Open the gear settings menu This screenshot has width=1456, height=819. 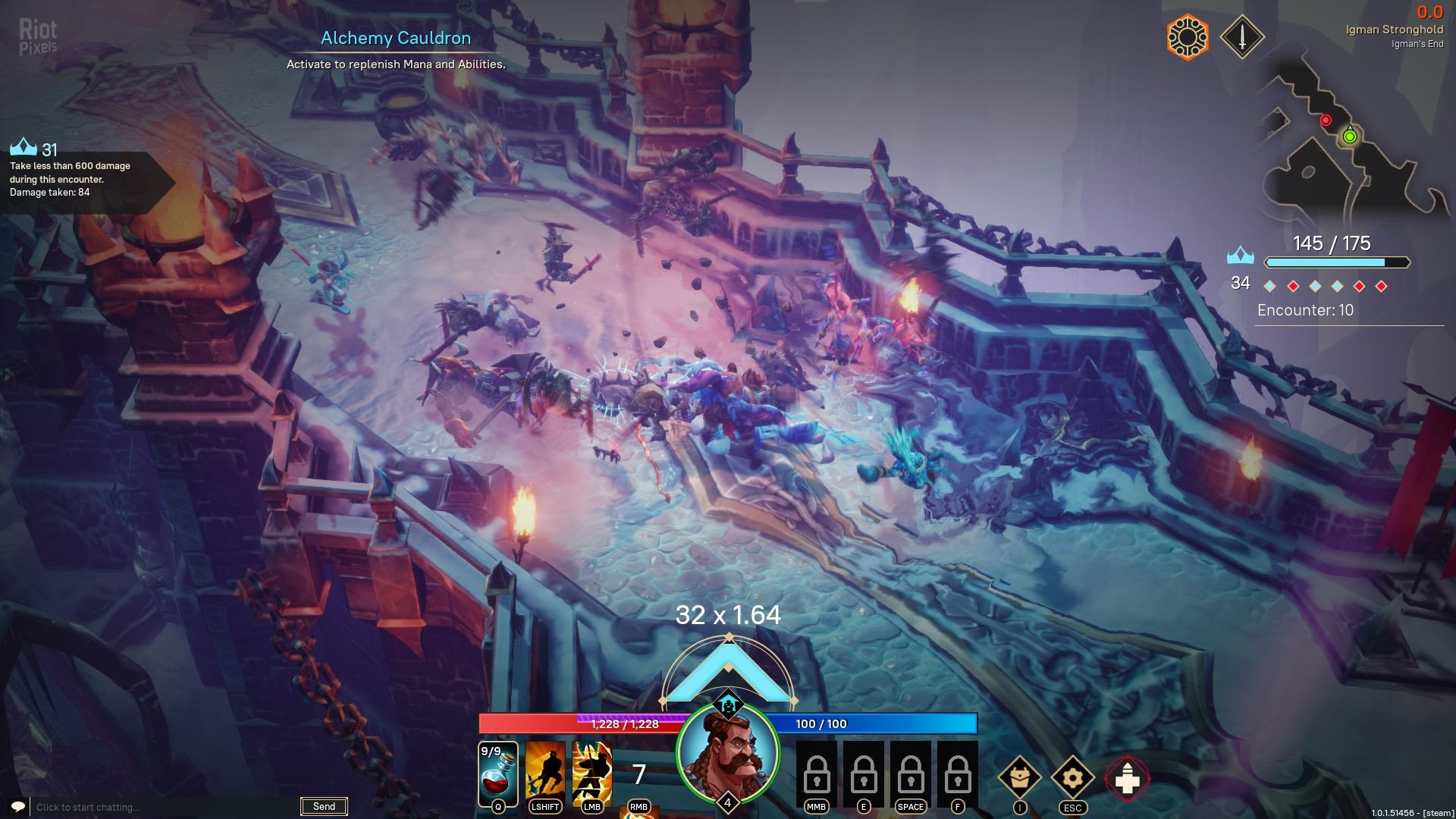pos(1072,777)
